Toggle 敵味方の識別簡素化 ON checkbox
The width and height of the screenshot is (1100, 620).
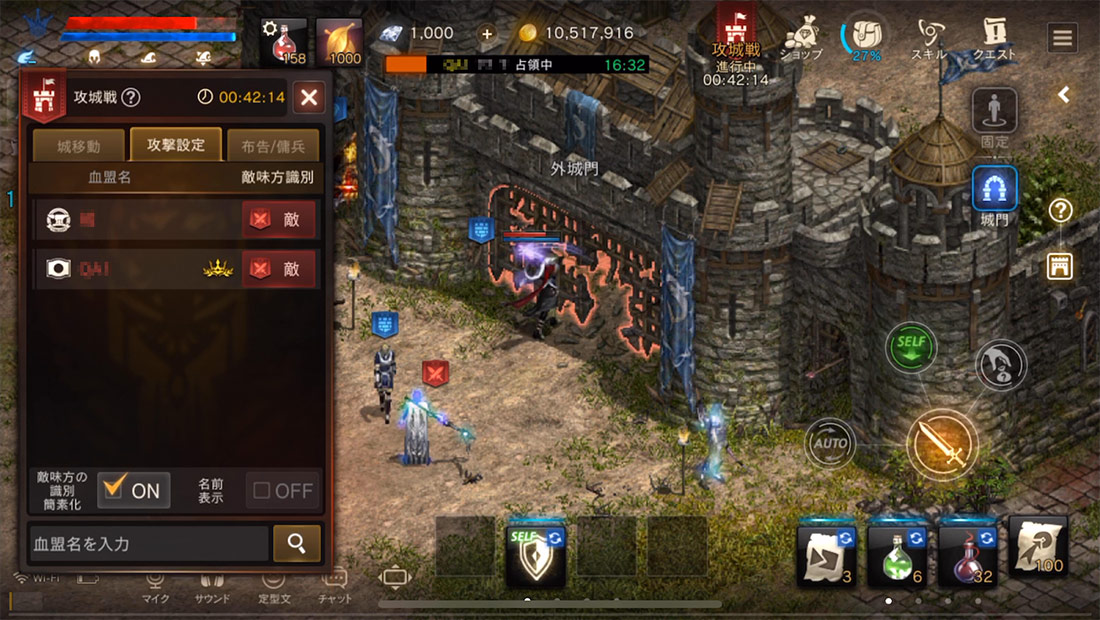(x=134, y=490)
